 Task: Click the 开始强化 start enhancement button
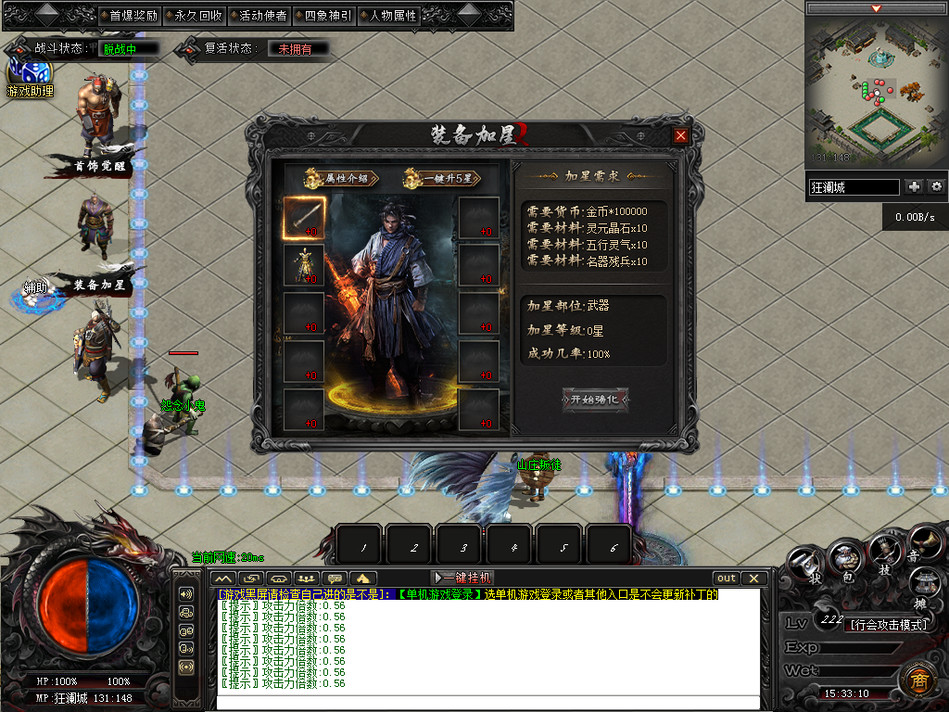tap(596, 399)
